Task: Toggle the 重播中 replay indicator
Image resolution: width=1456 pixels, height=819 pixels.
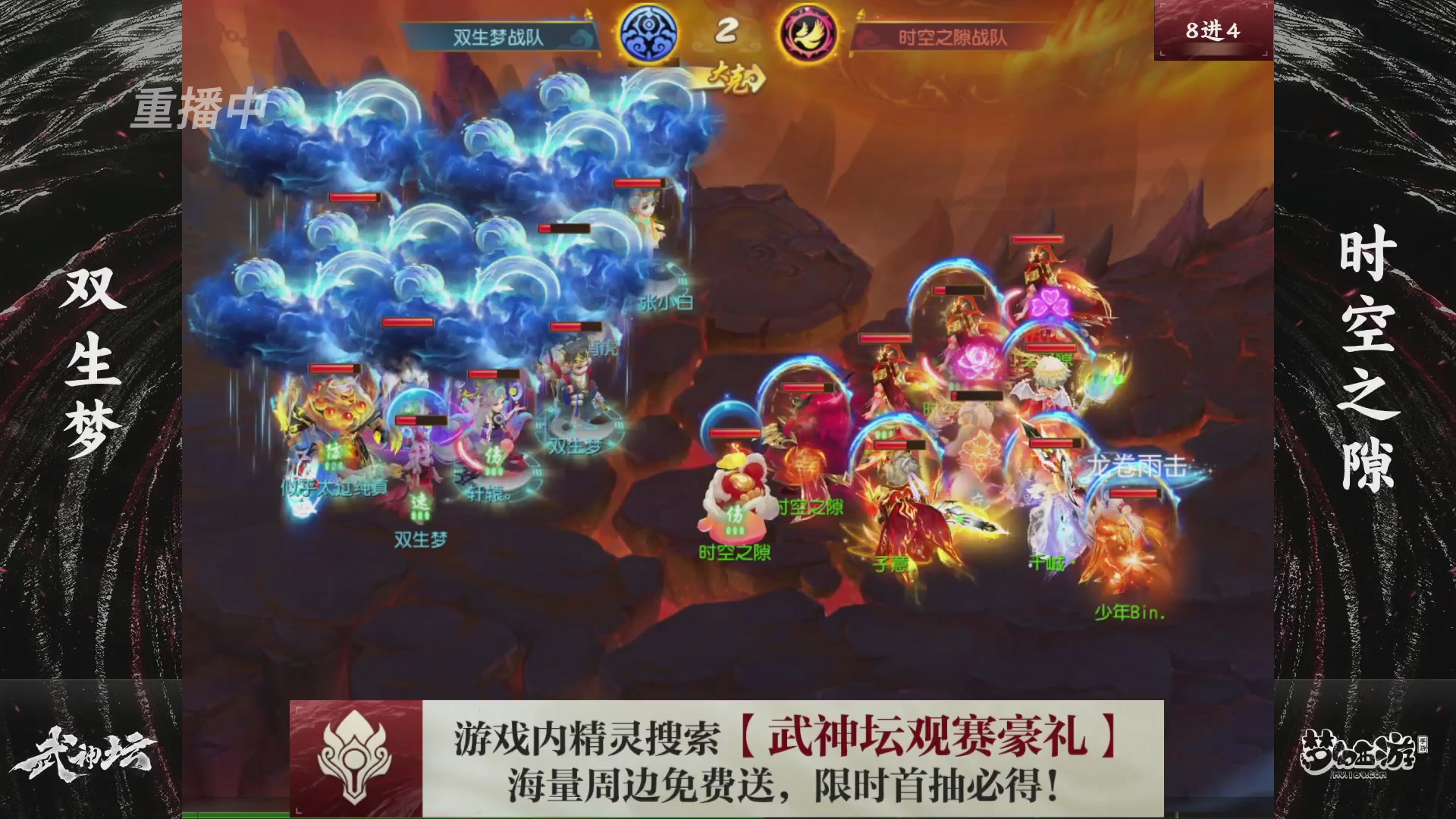Action: [199, 111]
